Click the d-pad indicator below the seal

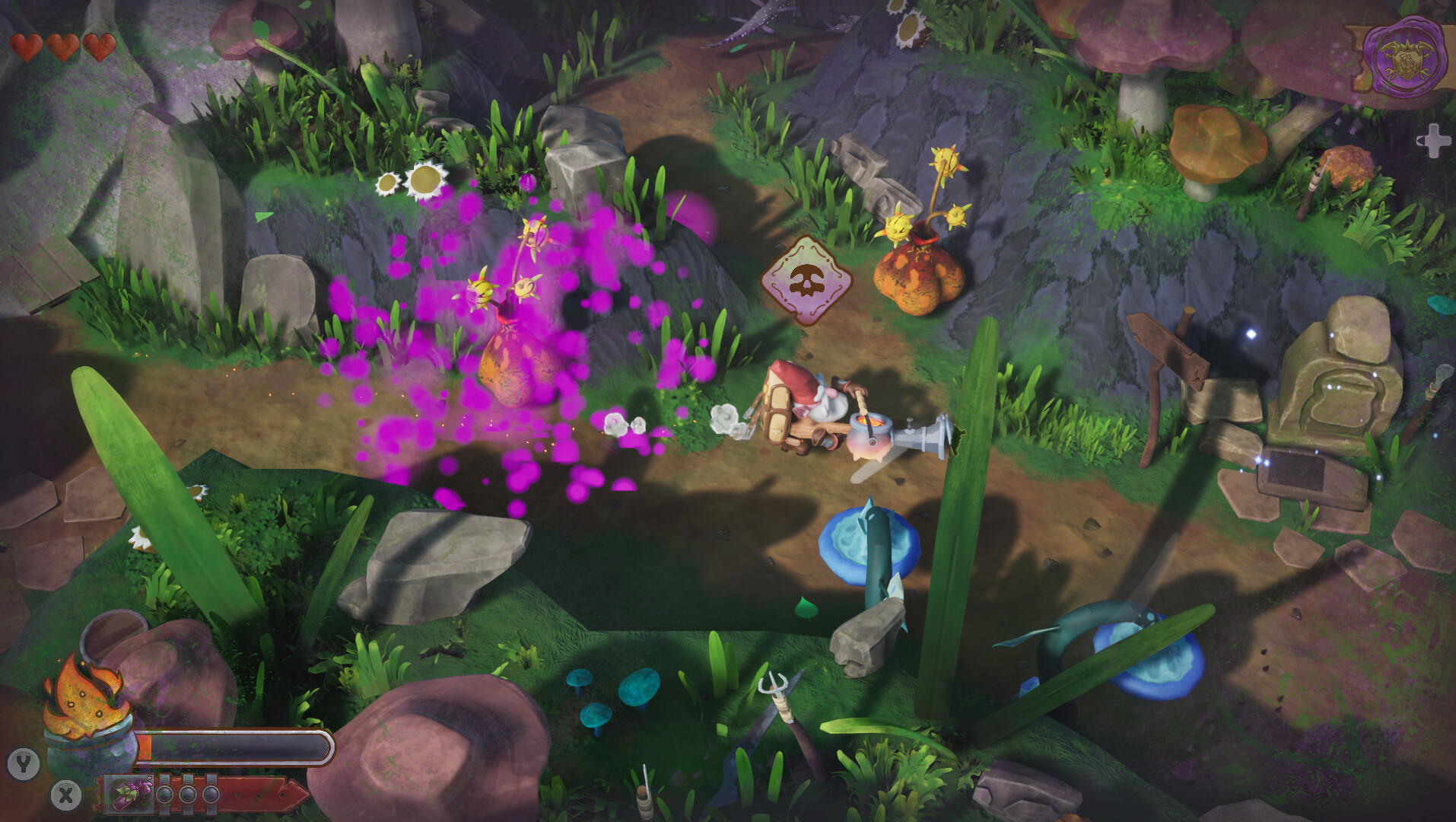pos(1433,140)
